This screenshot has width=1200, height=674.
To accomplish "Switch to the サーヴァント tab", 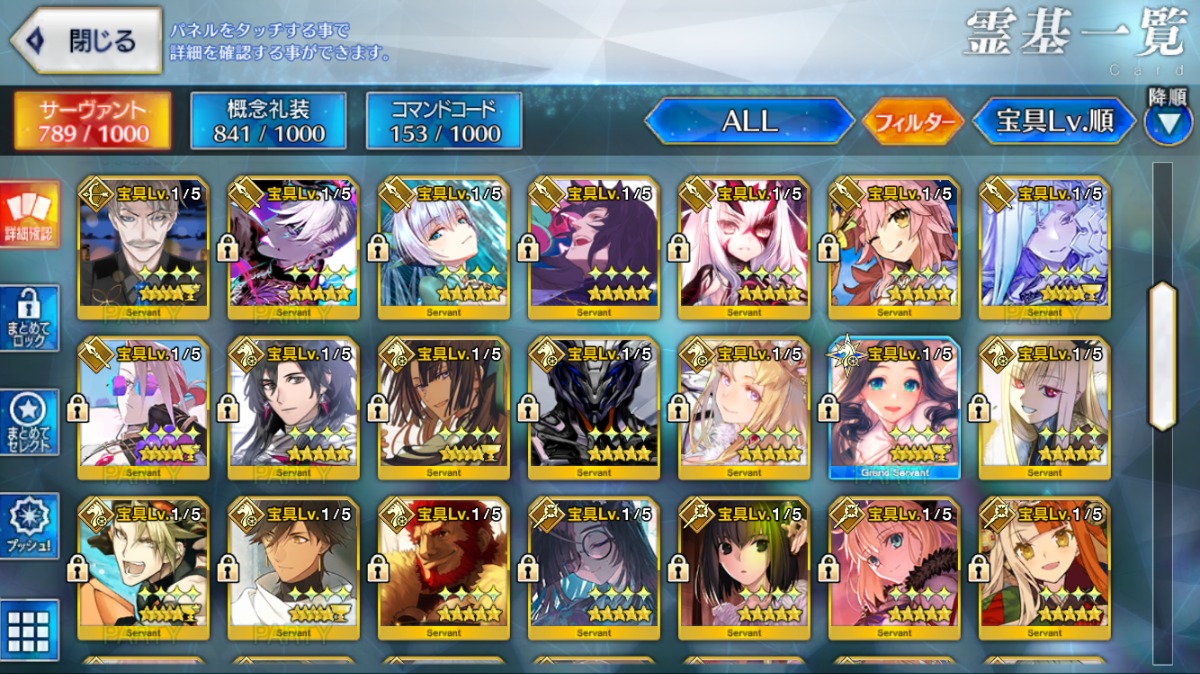I will [92, 122].
